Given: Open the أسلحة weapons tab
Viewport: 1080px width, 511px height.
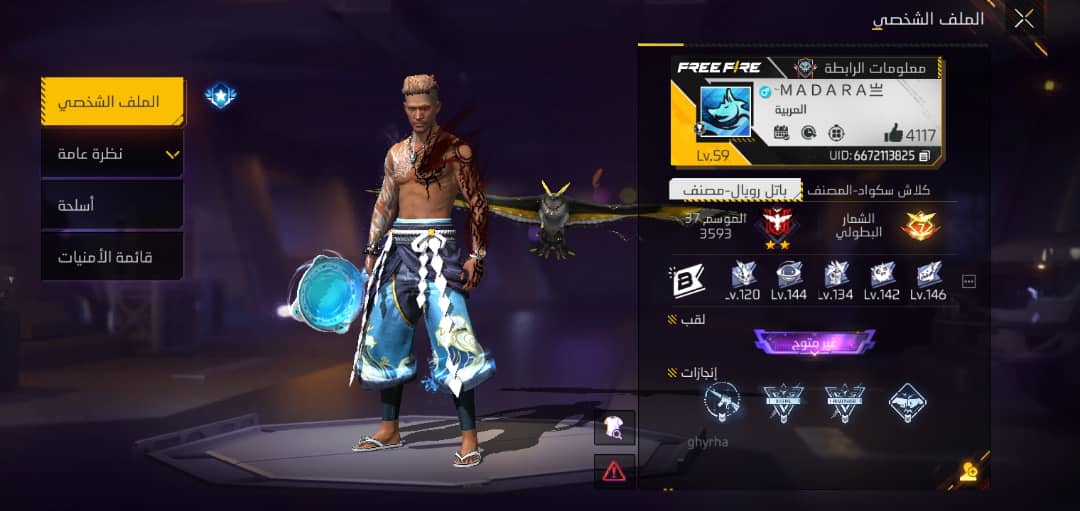Looking at the screenshot, I should (112, 205).
